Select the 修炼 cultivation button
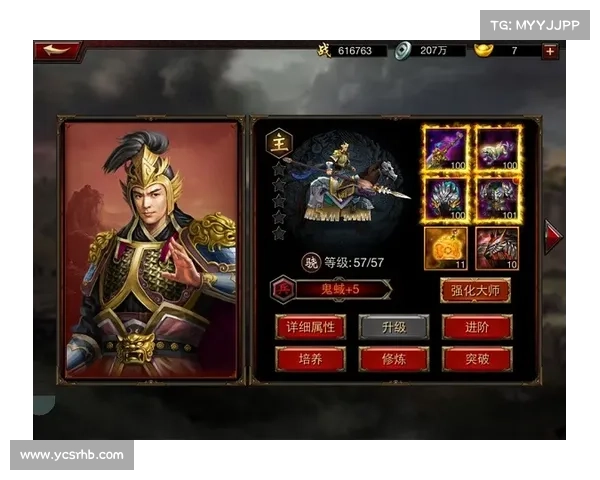This screenshot has height=480, width=600. pos(394,358)
